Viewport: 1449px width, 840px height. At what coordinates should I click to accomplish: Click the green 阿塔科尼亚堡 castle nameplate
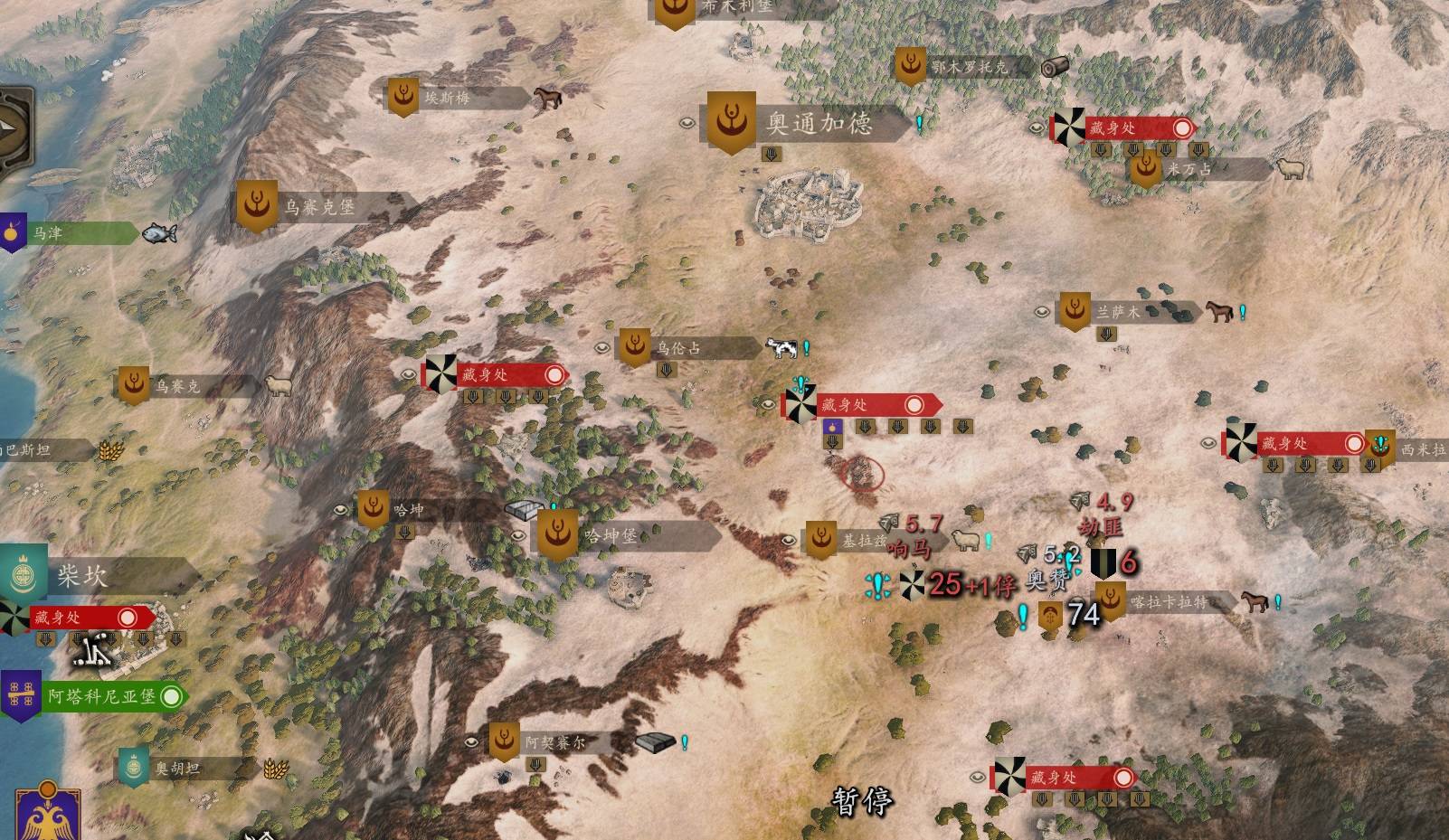click(x=101, y=696)
